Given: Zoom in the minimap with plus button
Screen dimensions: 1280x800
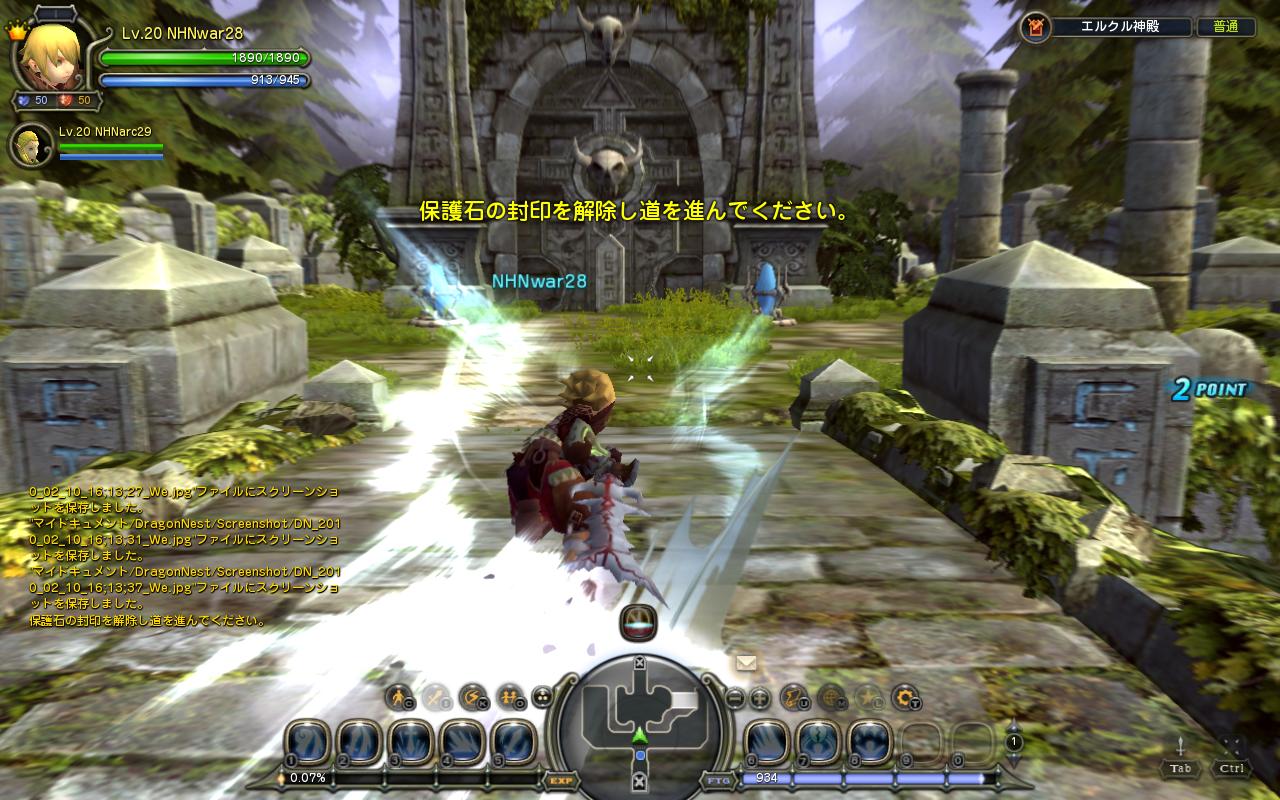Looking at the screenshot, I should (x=760, y=698).
